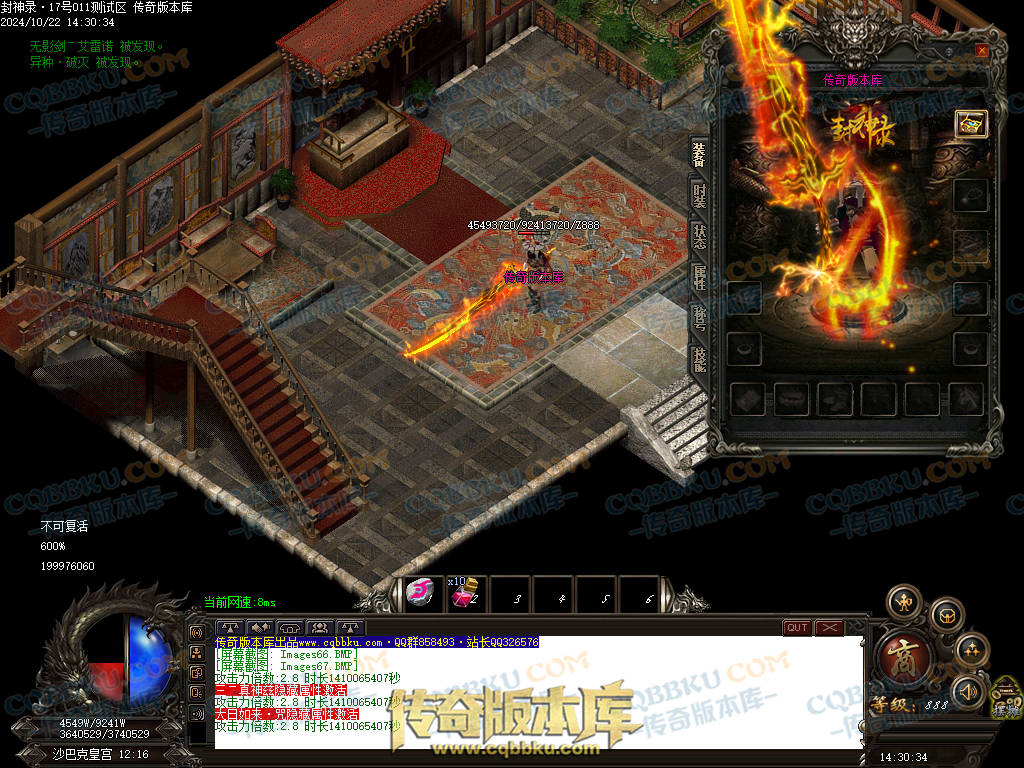Show the 状态 status tab
Viewport: 1024px width, 768px height.
click(699, 238)
